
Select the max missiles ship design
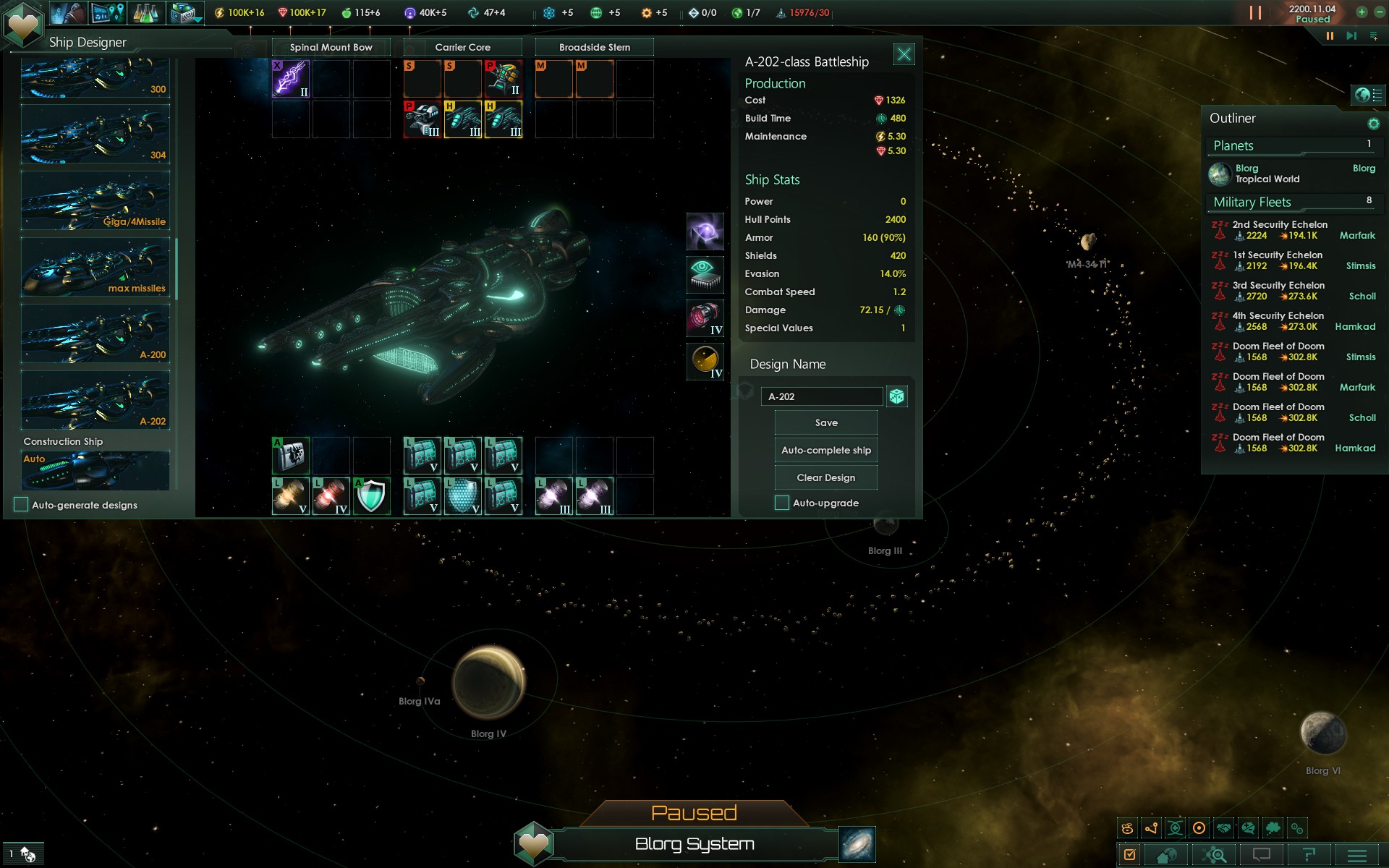point(95,268)
